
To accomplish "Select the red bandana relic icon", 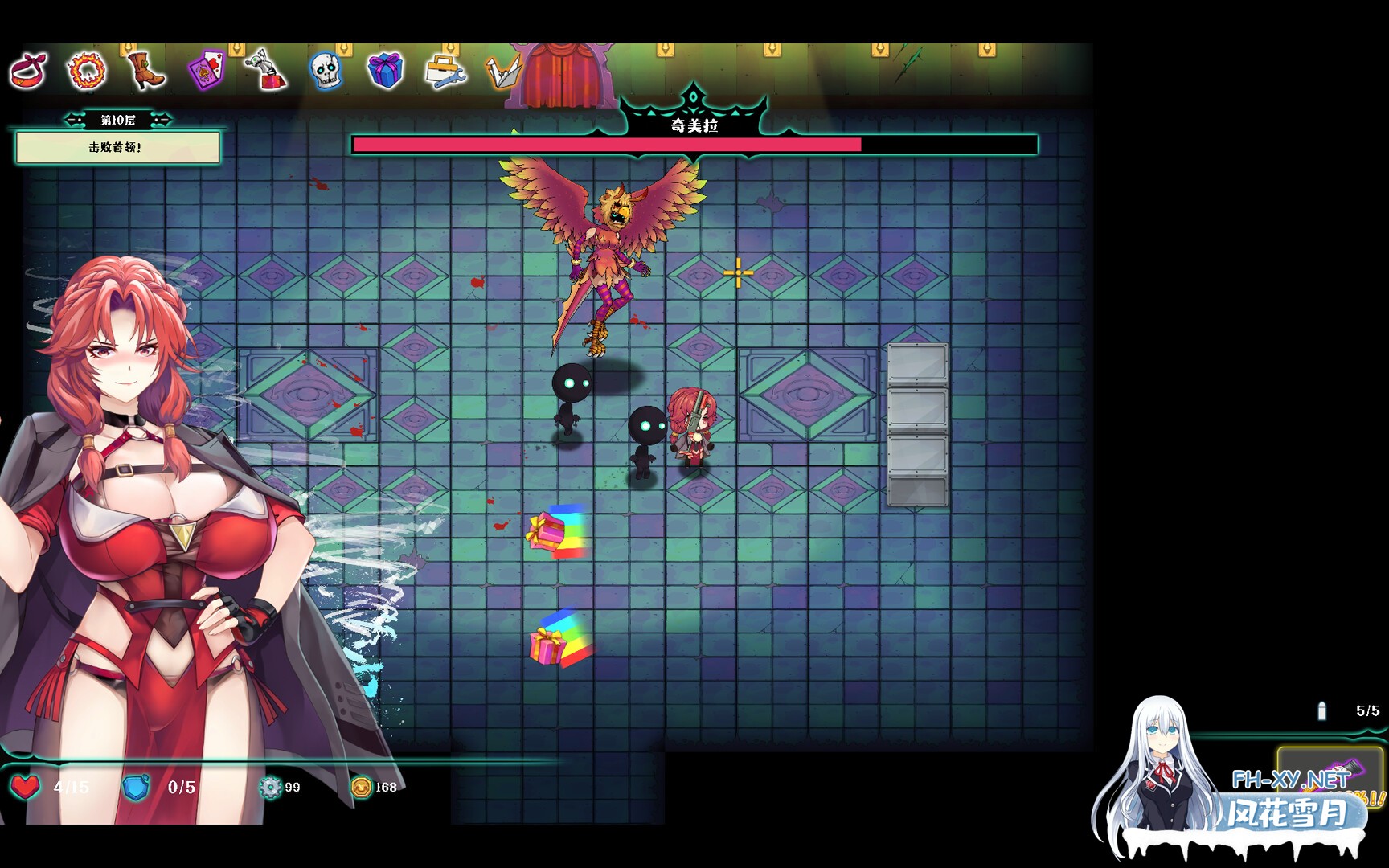I will 29,71.
